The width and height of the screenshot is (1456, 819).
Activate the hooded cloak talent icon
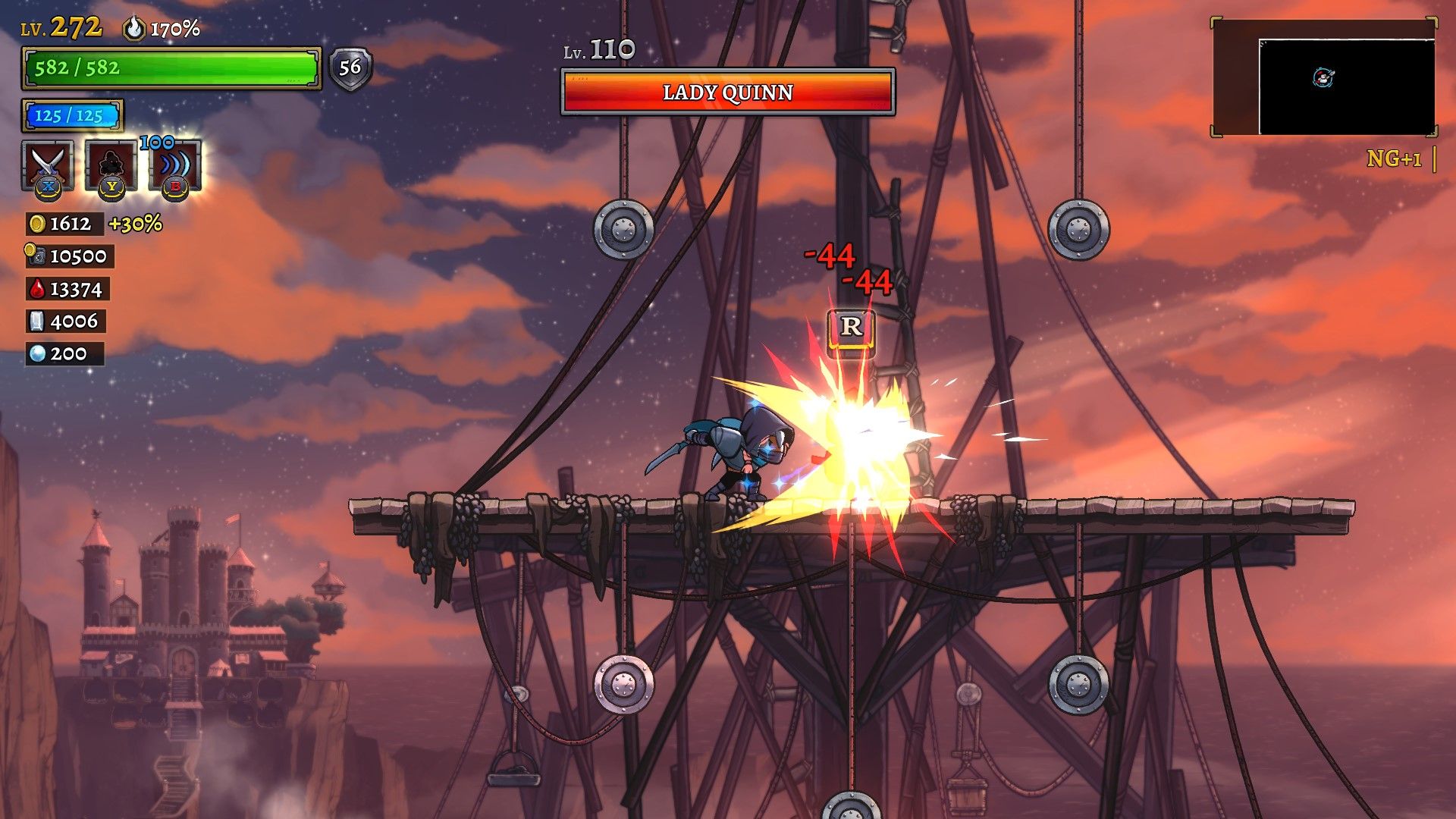coord(111,165)
